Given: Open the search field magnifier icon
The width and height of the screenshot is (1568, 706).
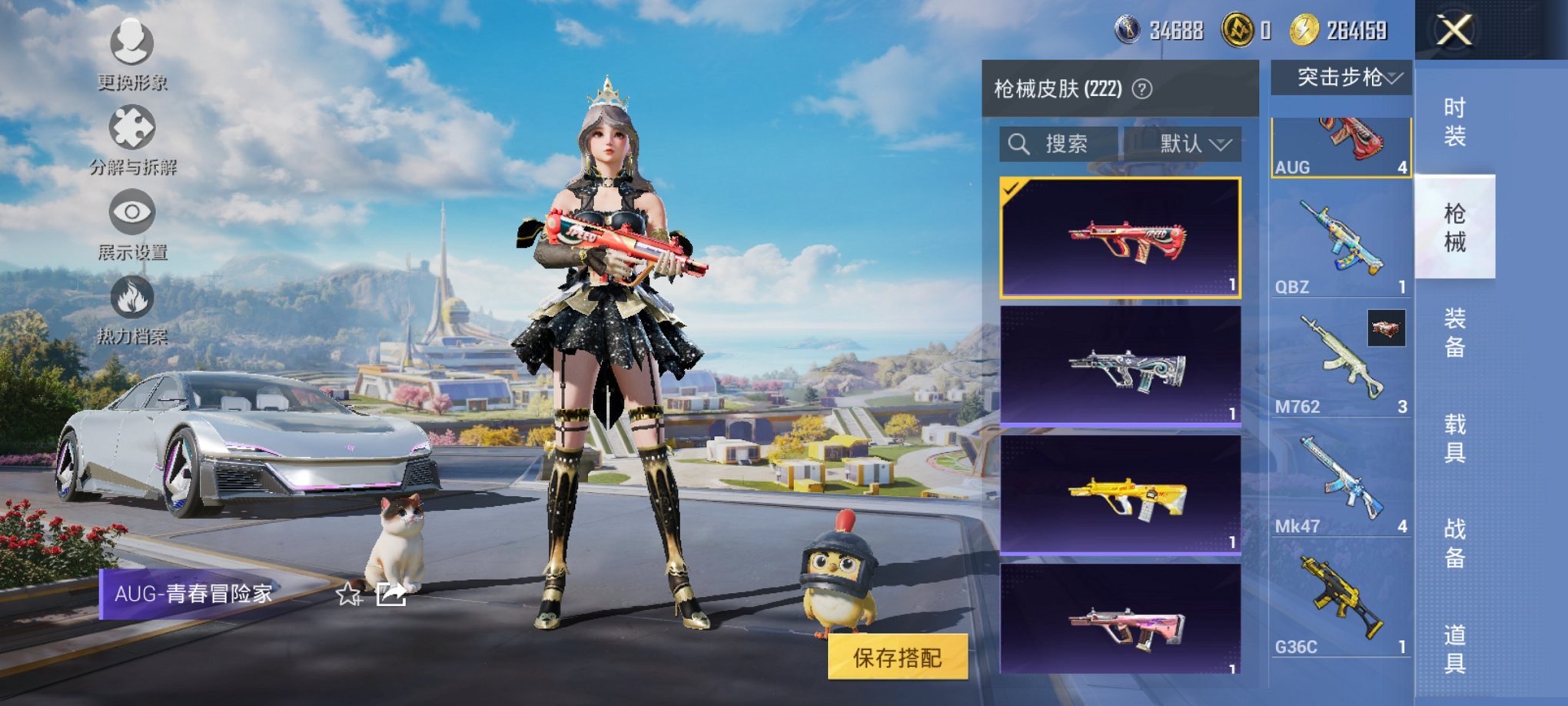Looking at the screenshot, I should coord(1021,142).
